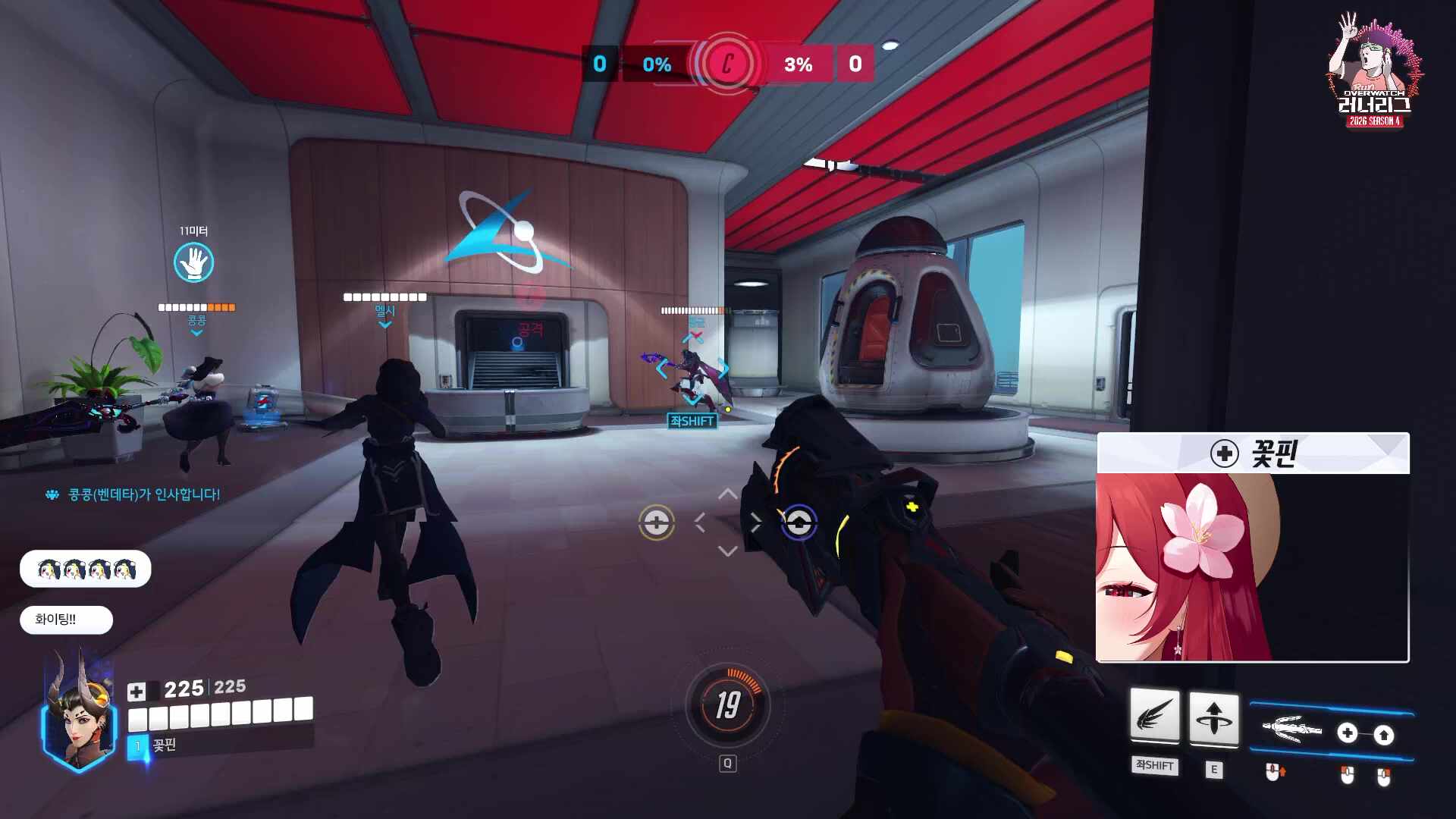Click the waving hand greeting ping
The height and width of the screenshot is (819, 1456).
(193, 262)
